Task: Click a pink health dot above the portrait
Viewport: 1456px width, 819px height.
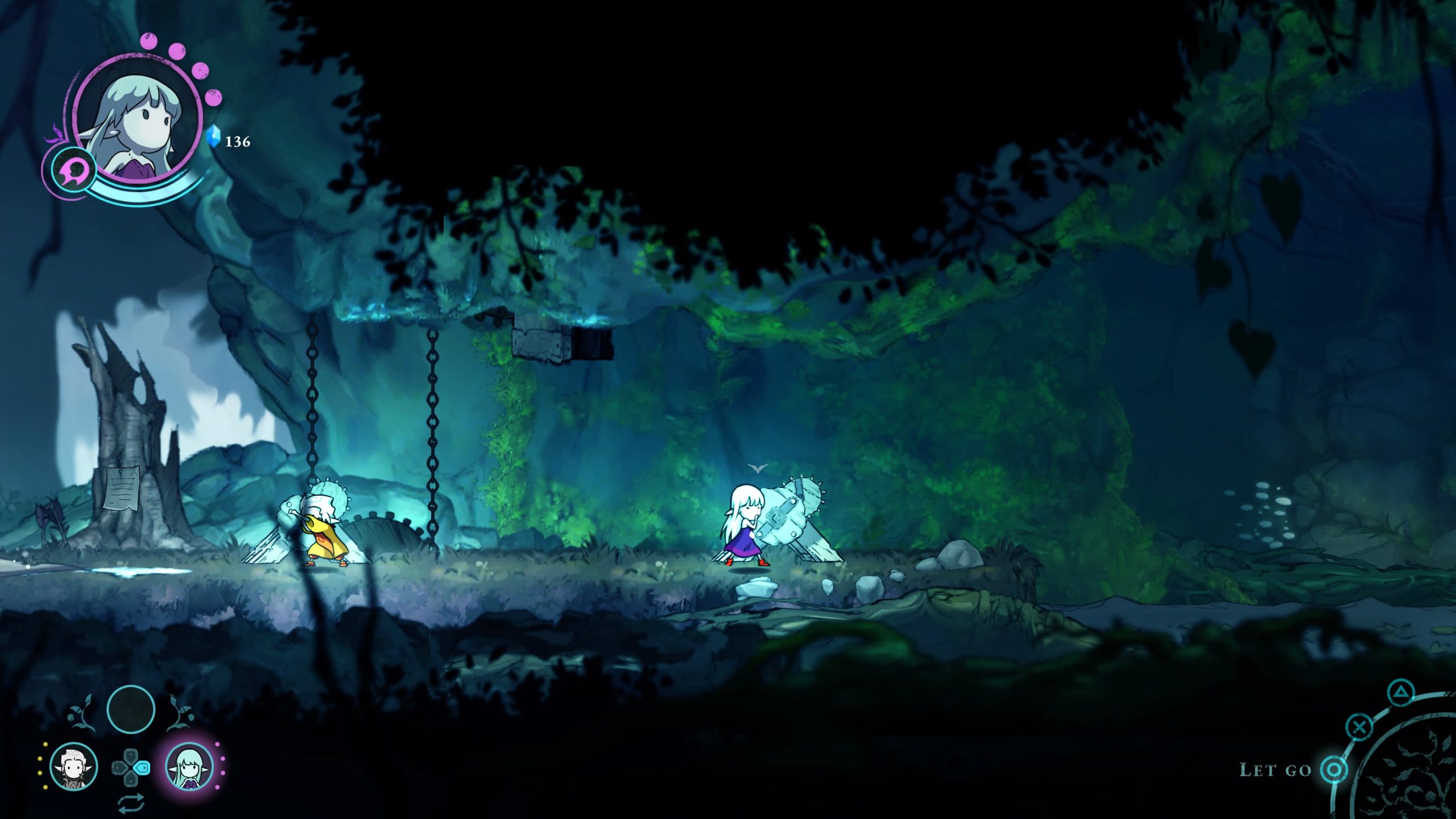Action: pos(148,42)
